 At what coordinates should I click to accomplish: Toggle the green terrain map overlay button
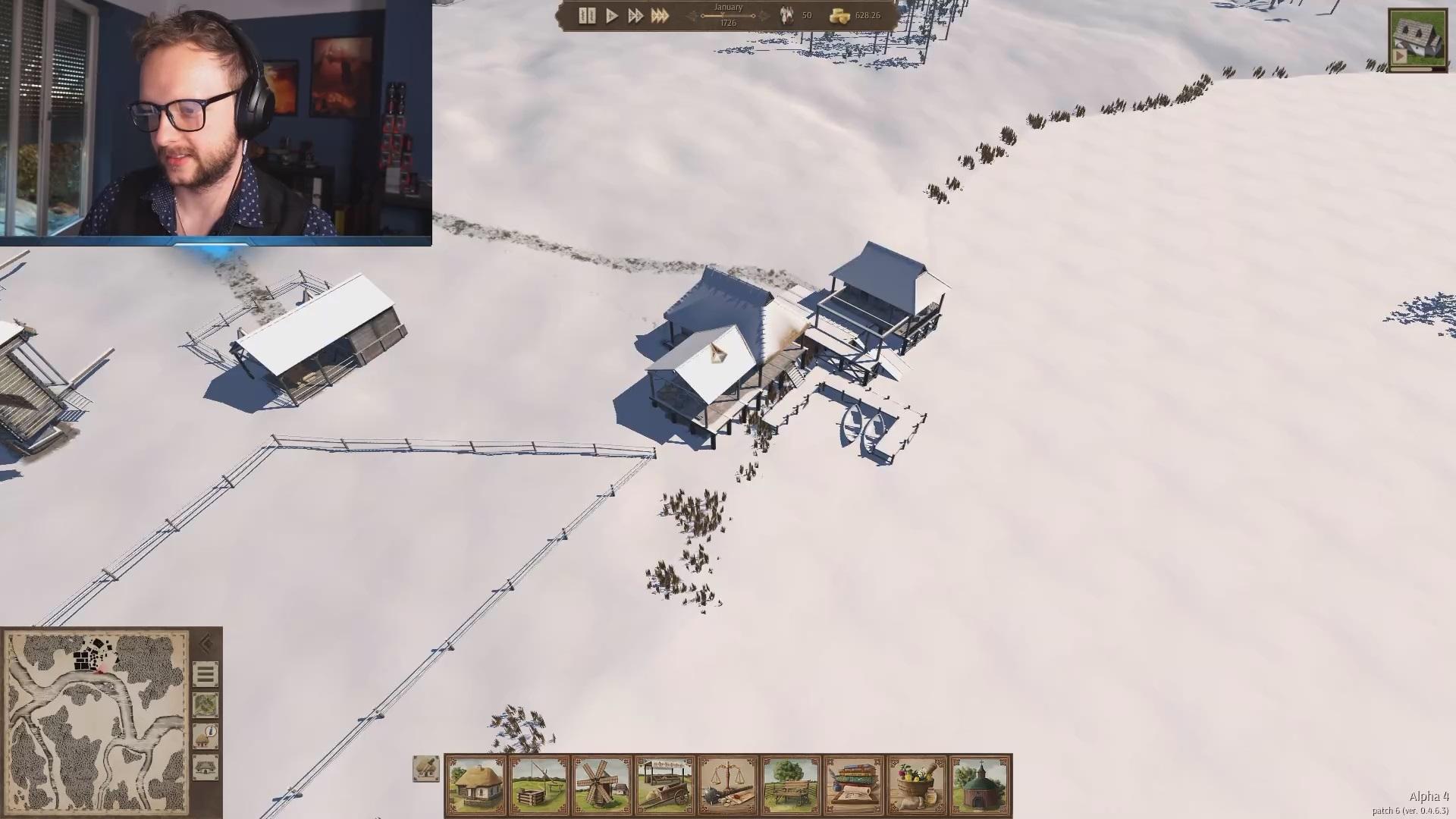point(206,705)
